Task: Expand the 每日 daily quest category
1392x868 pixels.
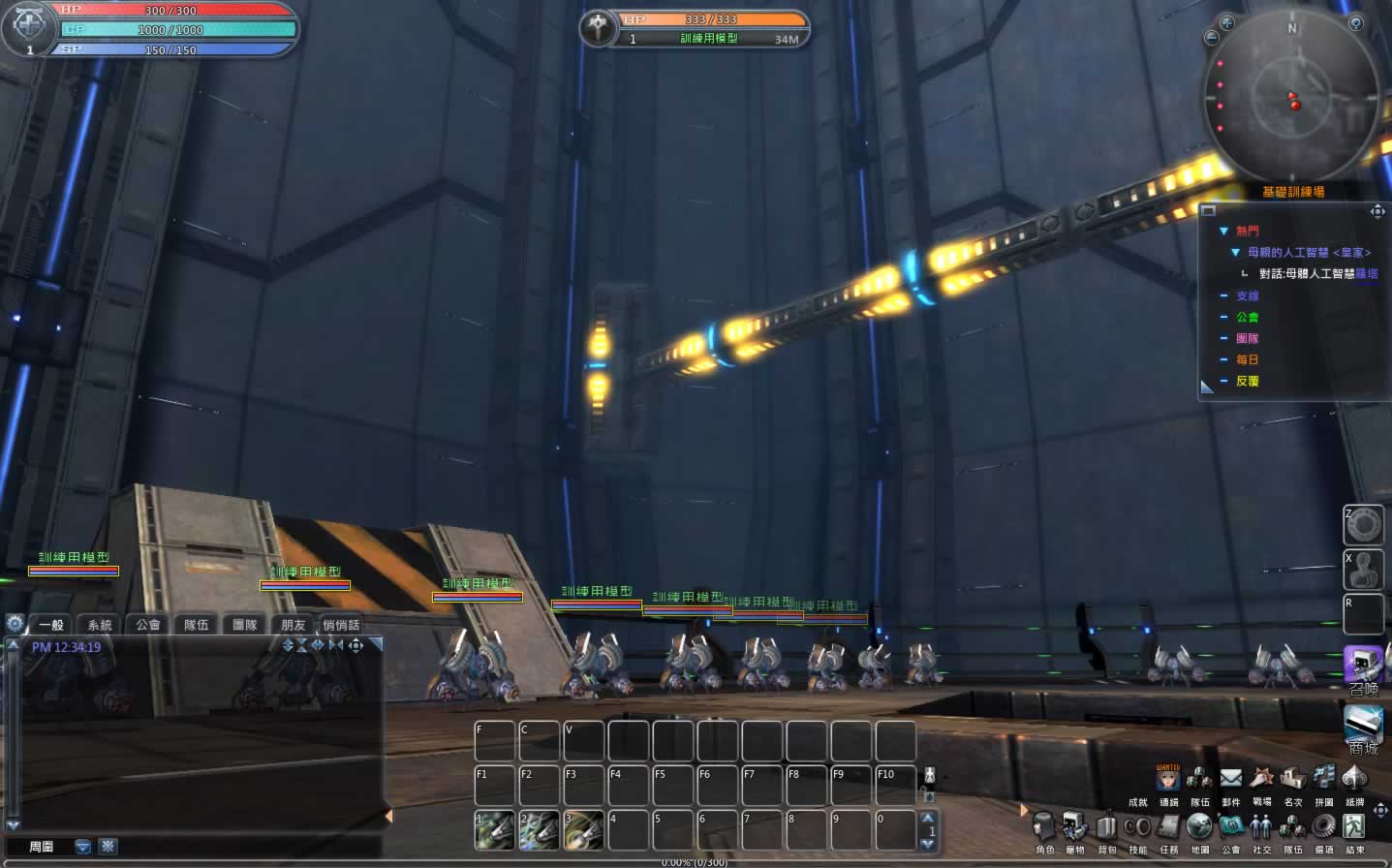Action: 1224,359
